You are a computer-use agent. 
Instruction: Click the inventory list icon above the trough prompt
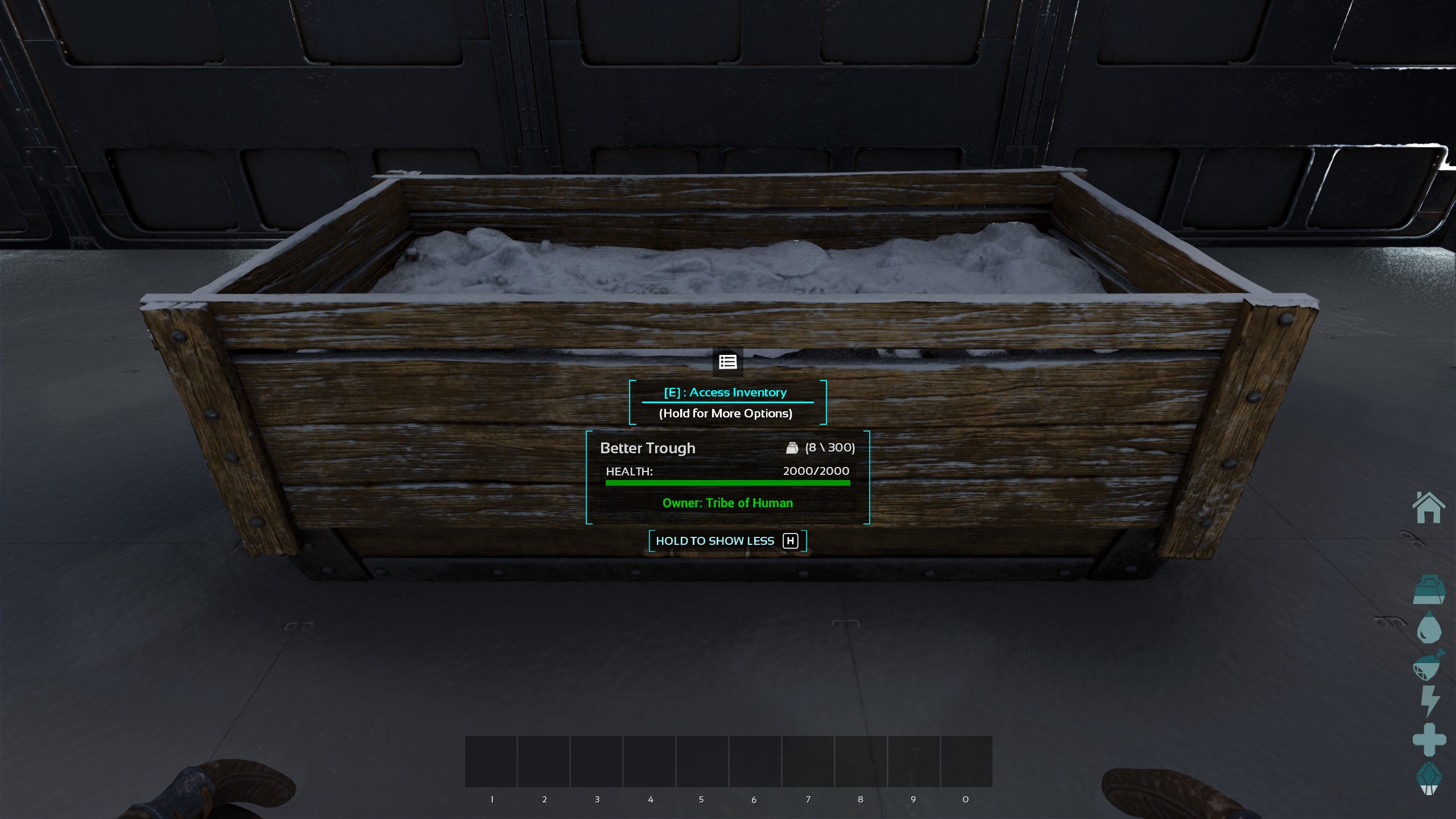pyautogui.click(x=727, y=362)
